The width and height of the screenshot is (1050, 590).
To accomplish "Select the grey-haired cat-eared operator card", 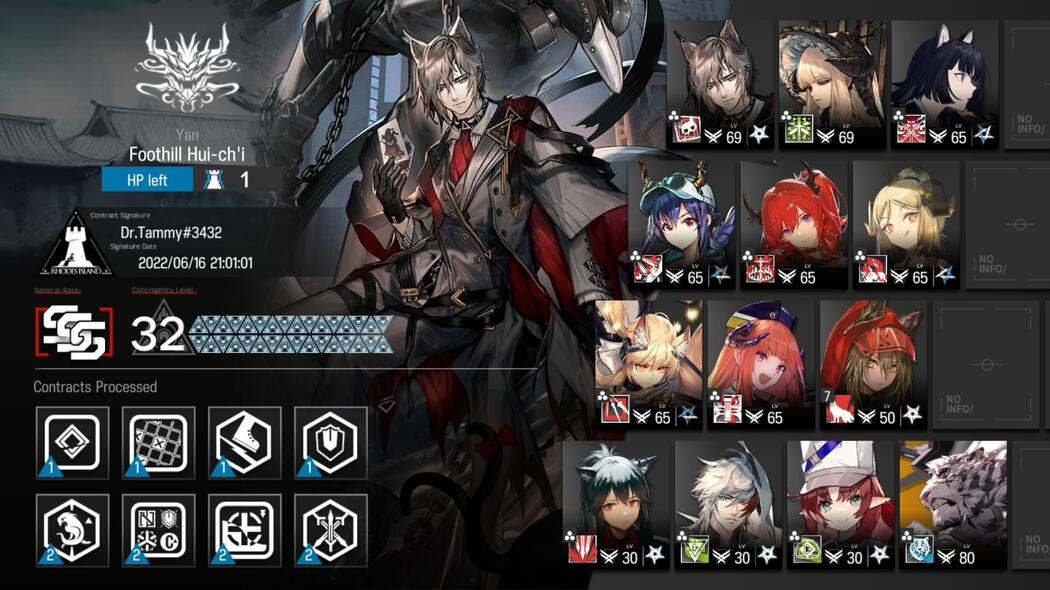I will [x=721, y=85].
